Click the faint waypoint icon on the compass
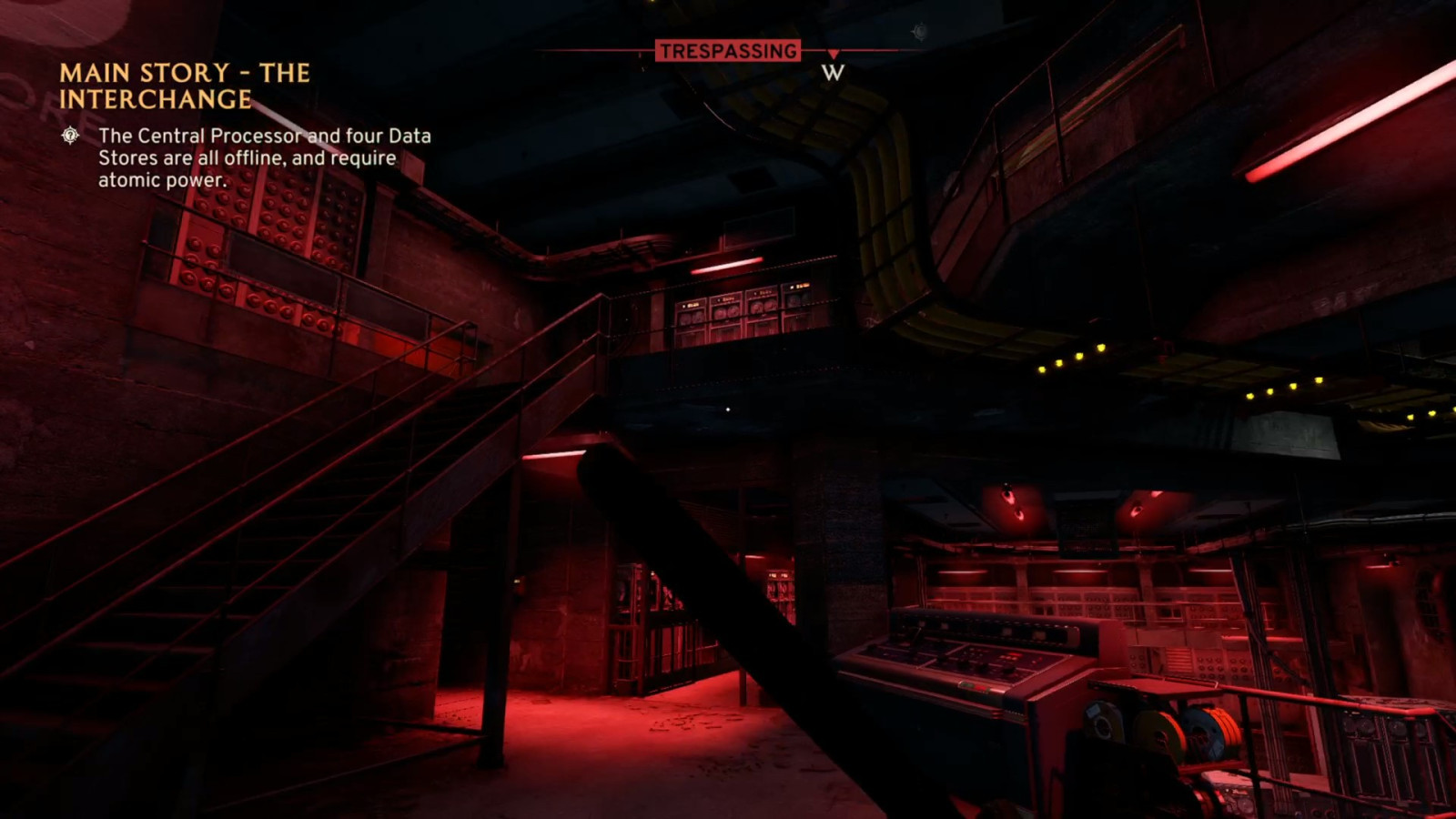The width and height of the screenshot is (1456, 819). [x=920, y=32]
